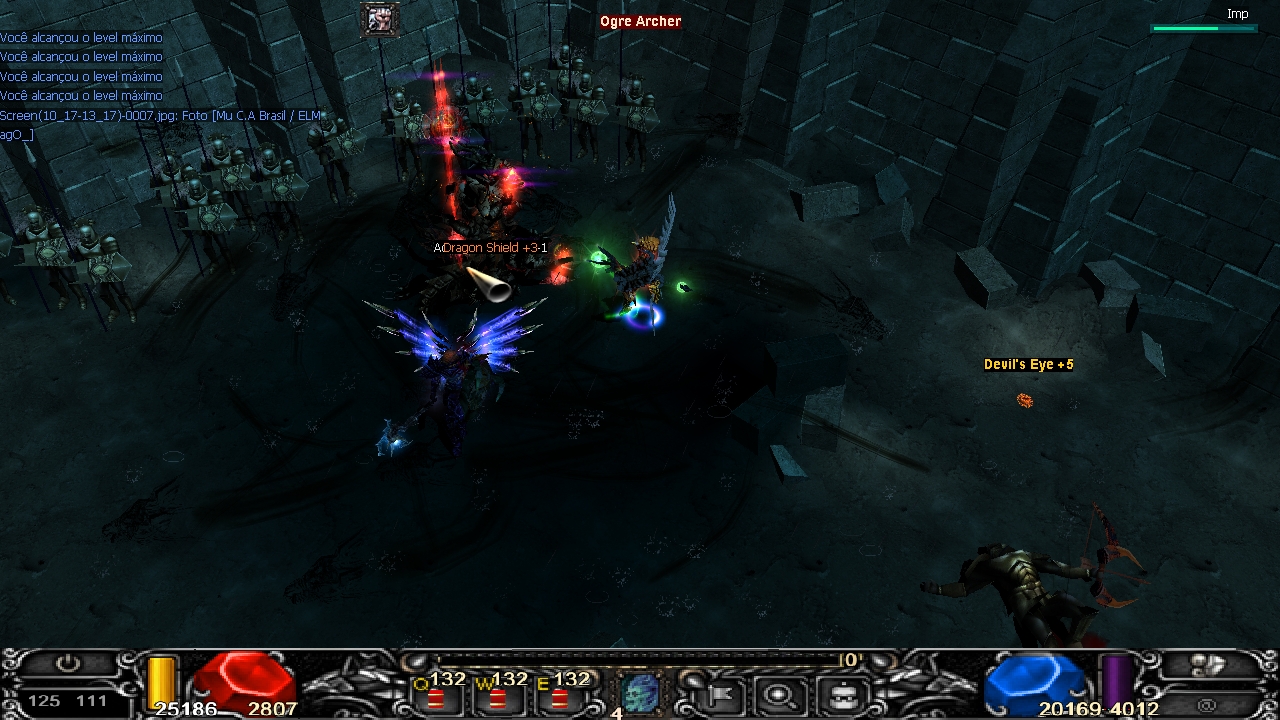Use the potion in the Q hotkey slot
Screen dimensions: 1280x720
[437, 695]
